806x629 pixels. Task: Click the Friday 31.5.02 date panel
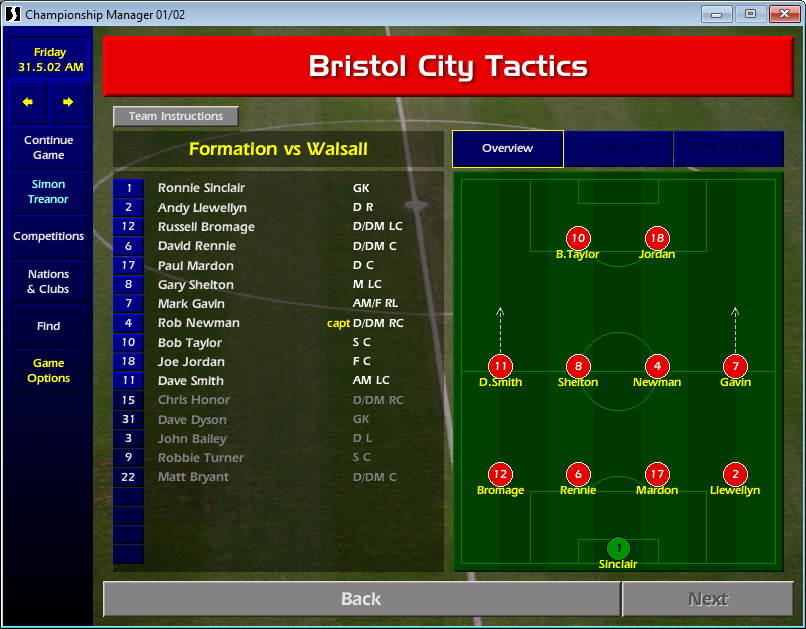tap(50, 60)
